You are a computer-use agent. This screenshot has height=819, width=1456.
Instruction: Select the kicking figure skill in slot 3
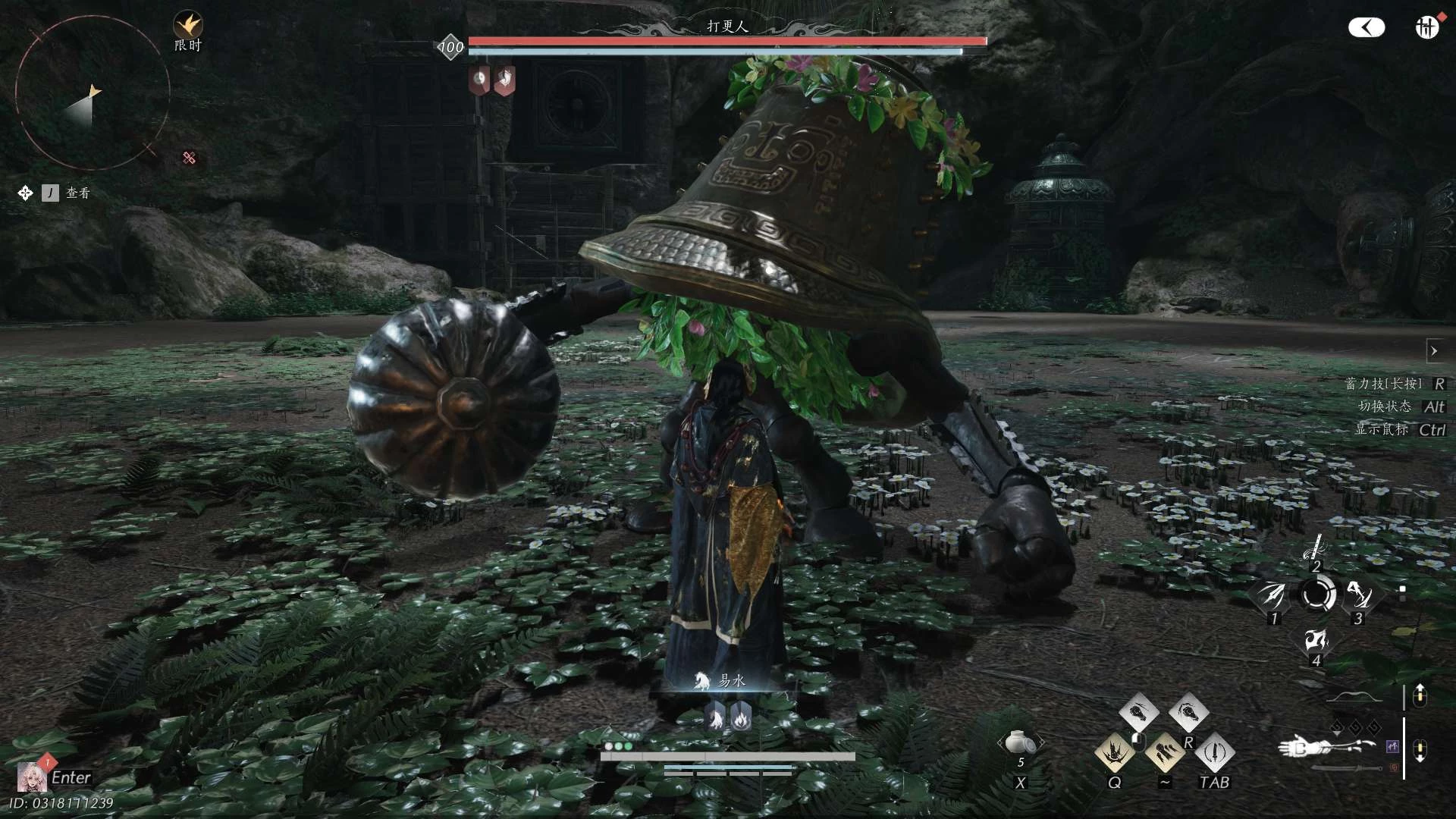tap(1358, 595)
